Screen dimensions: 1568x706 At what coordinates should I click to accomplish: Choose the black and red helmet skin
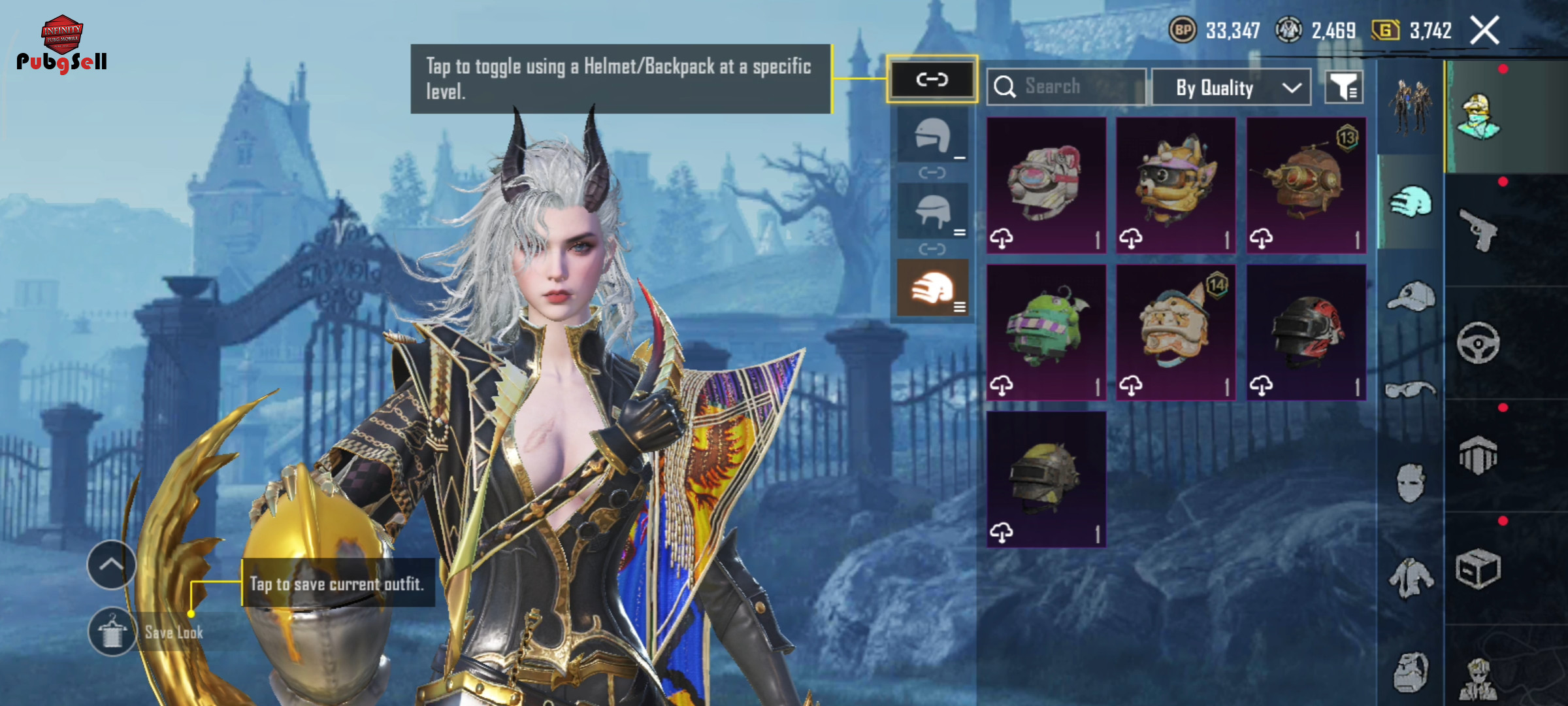[x=1306, y=332]
